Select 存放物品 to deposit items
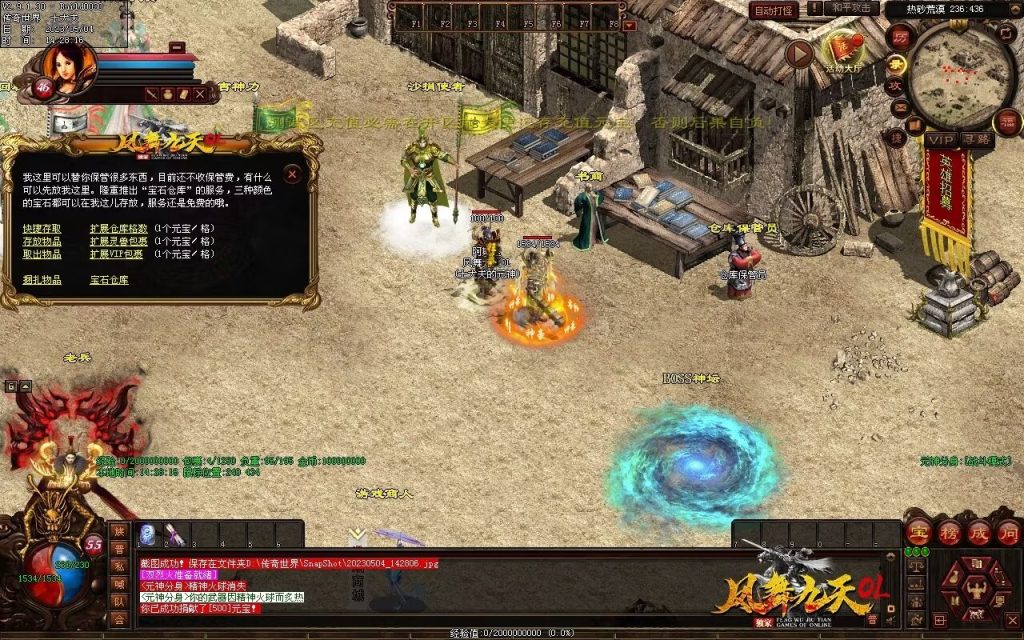This screenshot has height=640, width=1024. [x=42, y=241]
